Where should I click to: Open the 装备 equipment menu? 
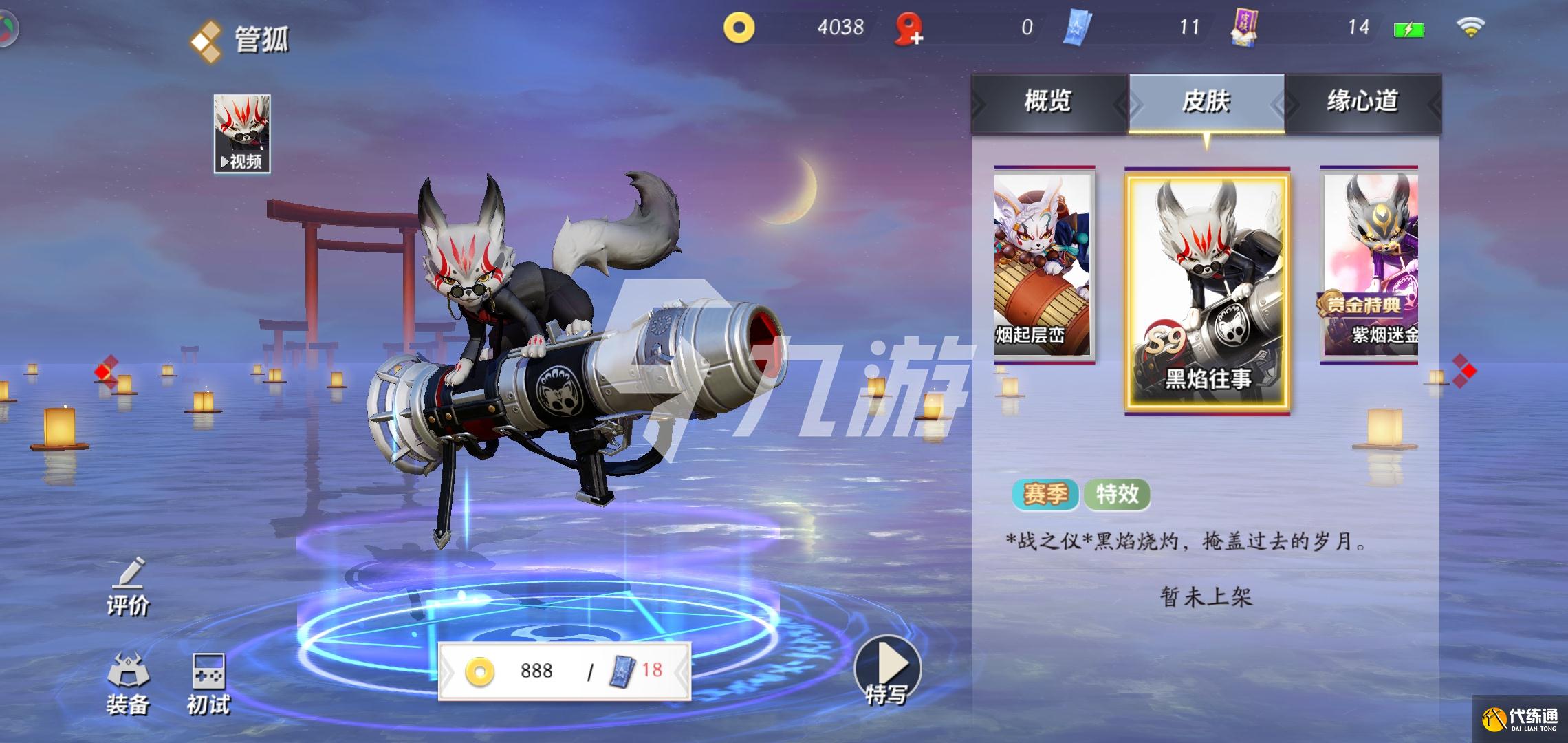128,684
